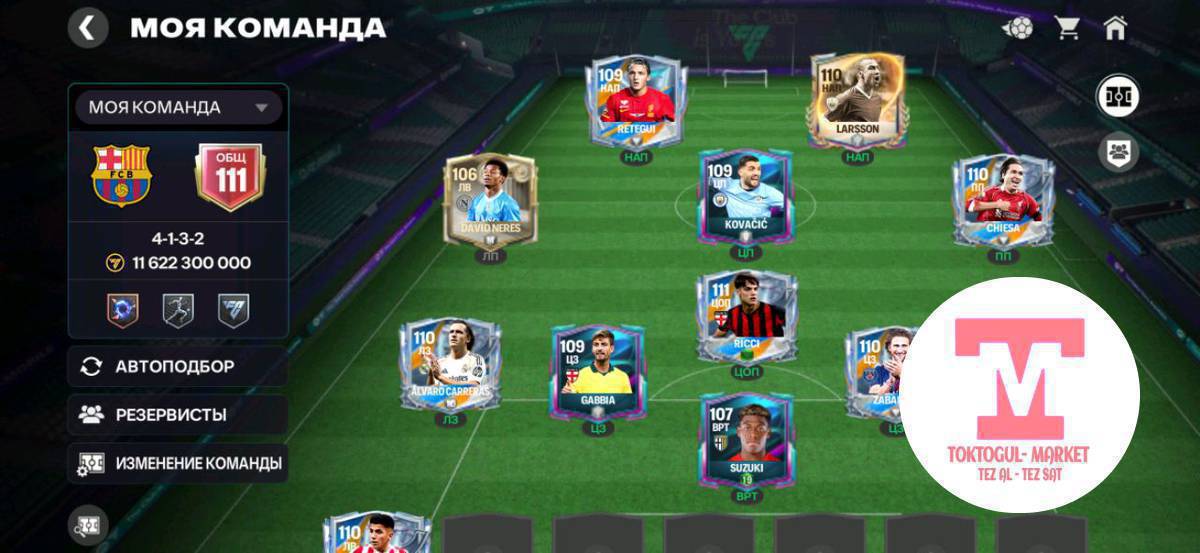
Task: Choose ИЗМЕНЕНИЕ КОМАНДЫ to edit the squad
Action: [x=178, y=464]
